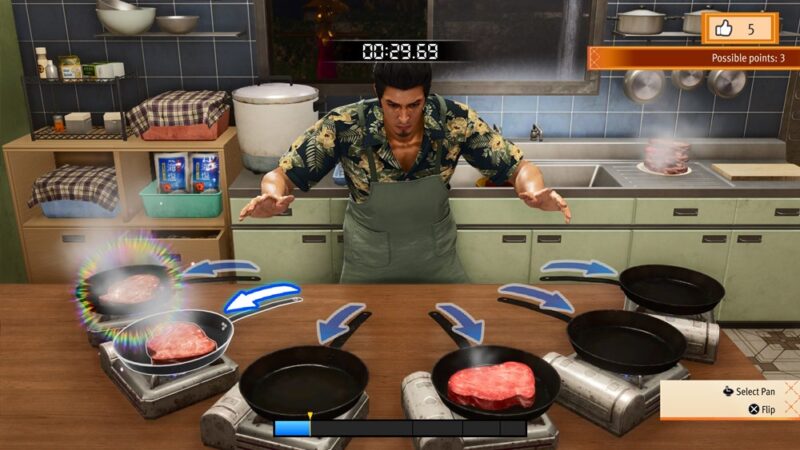Image resolution: width=800 pixels, height=450 pixels.
Task: Choose the pan holding the raw red steak
Action: tap(495, 383)
